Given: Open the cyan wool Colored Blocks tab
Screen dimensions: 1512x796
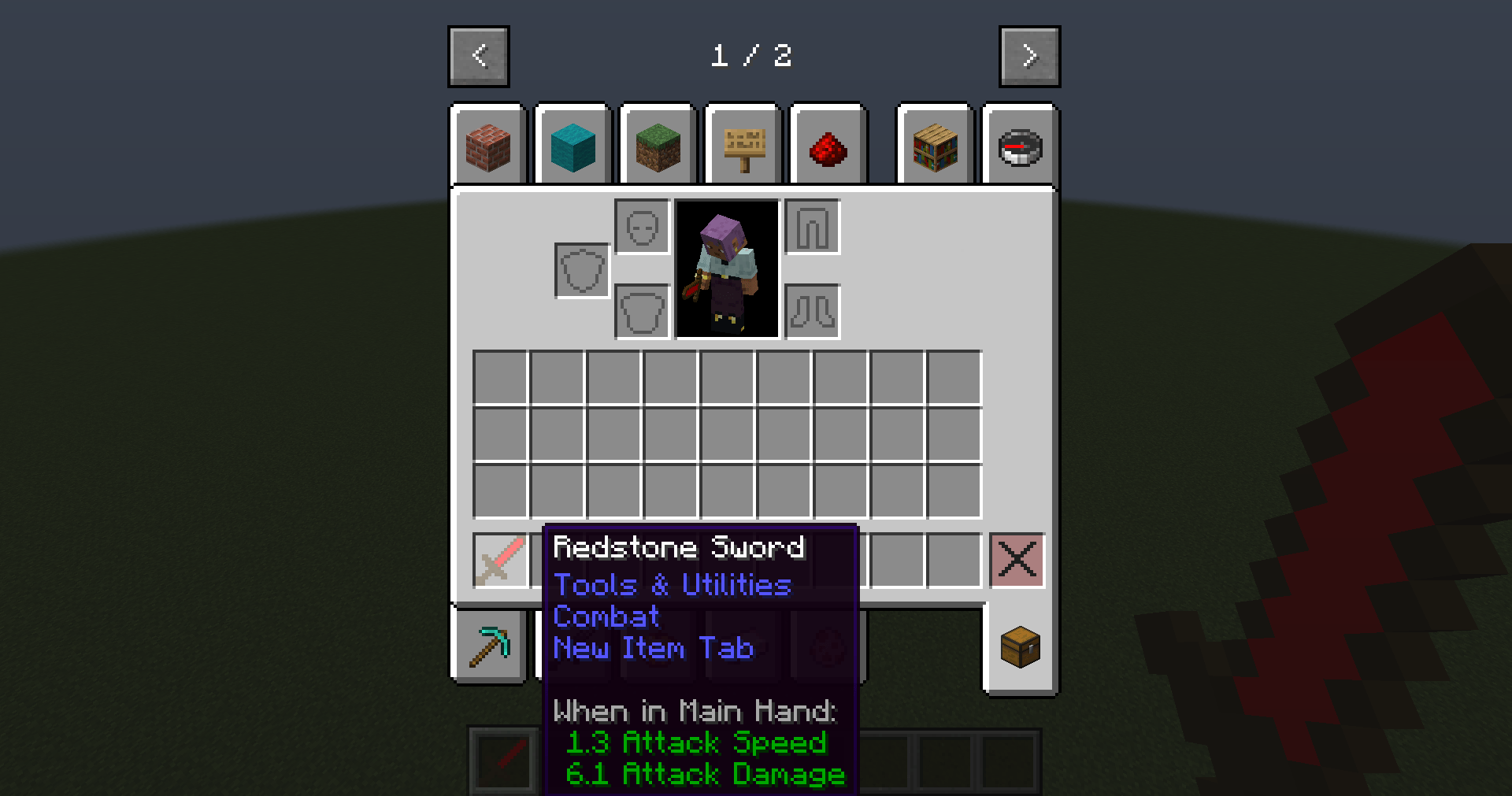Looking at the screenshot, I should [573, 146].
